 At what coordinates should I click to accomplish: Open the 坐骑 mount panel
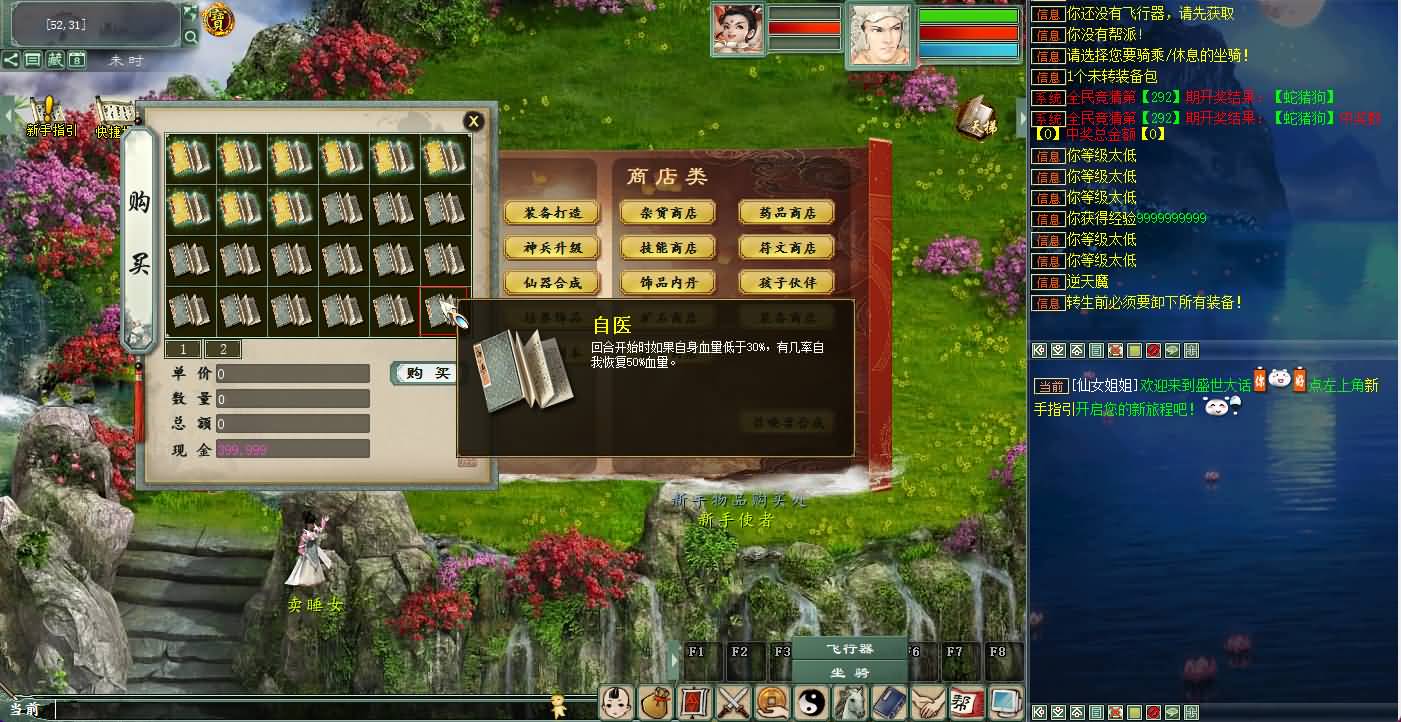point(849,674)
